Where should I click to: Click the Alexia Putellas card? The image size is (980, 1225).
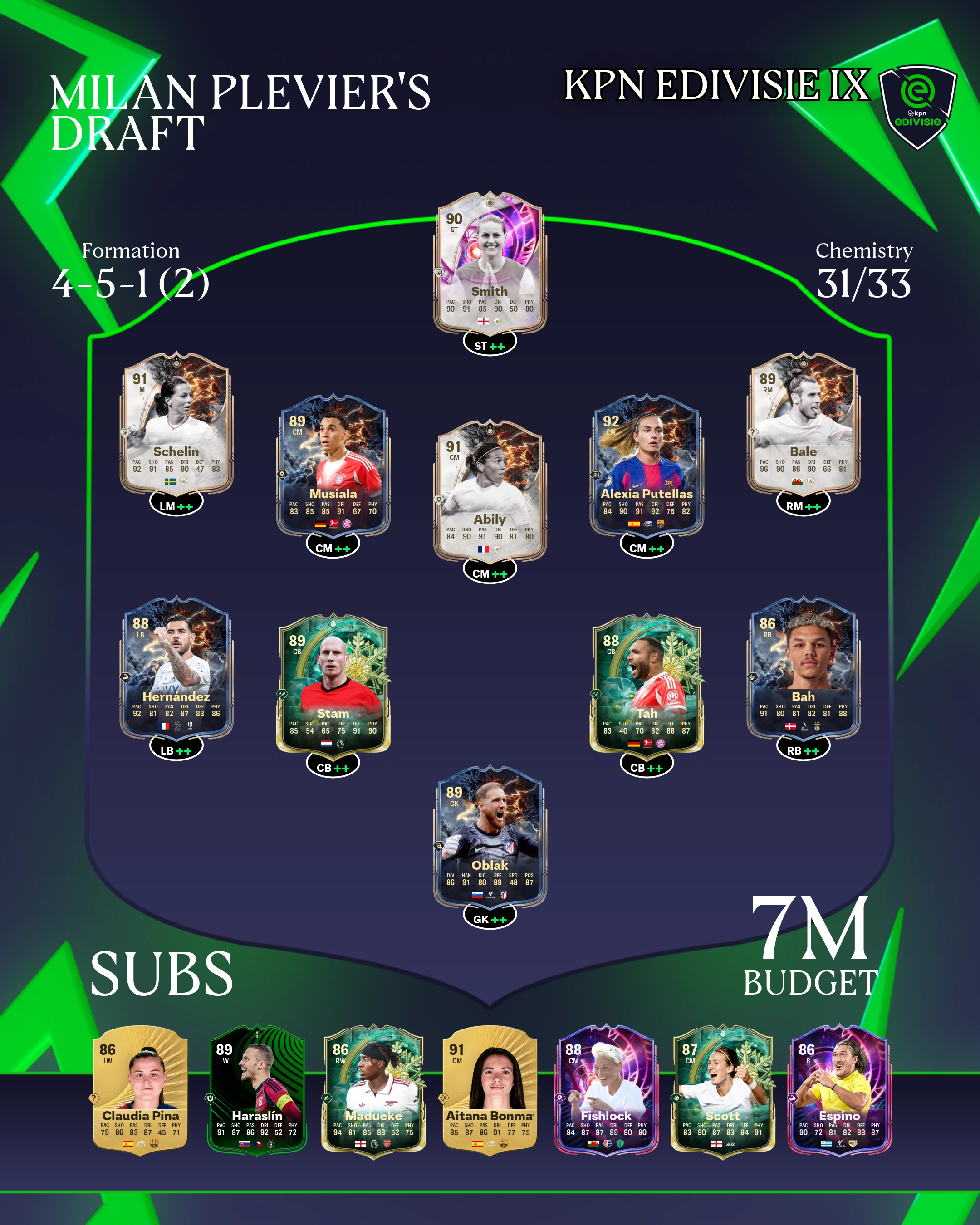pos(647,466)
